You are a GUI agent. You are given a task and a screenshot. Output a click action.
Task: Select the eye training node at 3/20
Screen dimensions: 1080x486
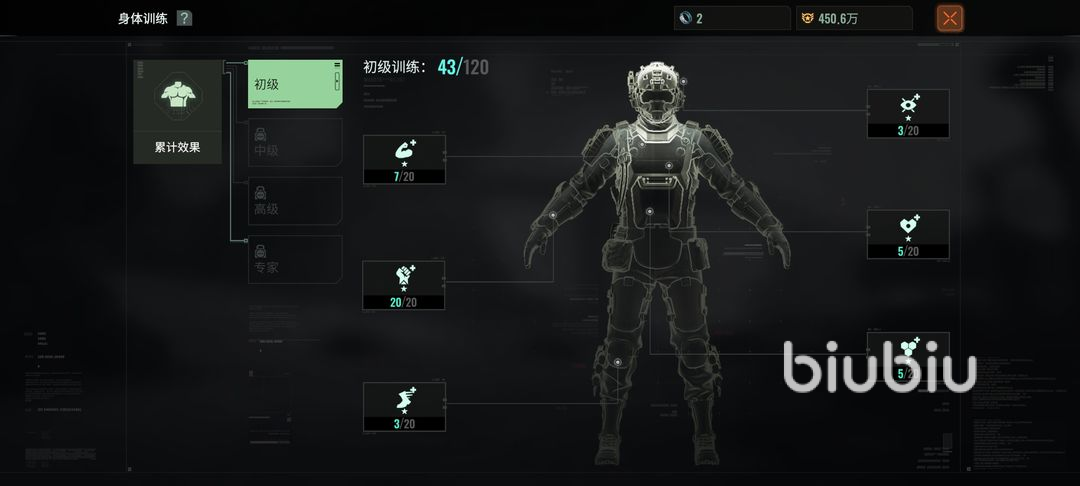tap(908, 113)
